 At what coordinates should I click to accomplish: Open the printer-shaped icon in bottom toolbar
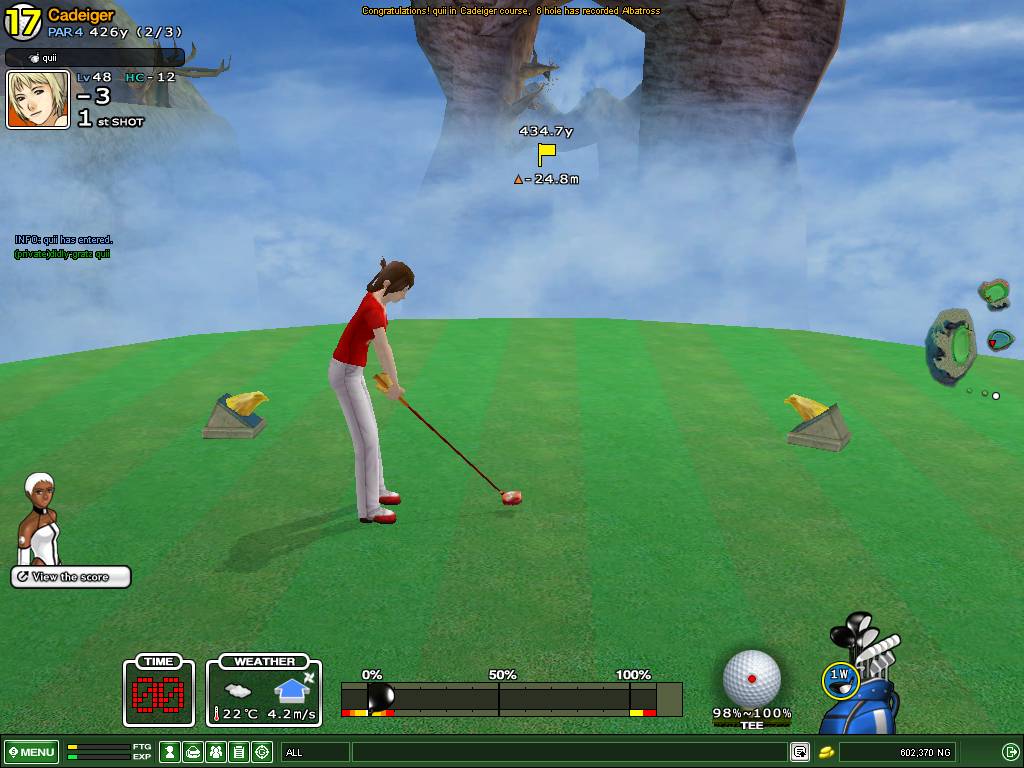click(x=194, y=752)
